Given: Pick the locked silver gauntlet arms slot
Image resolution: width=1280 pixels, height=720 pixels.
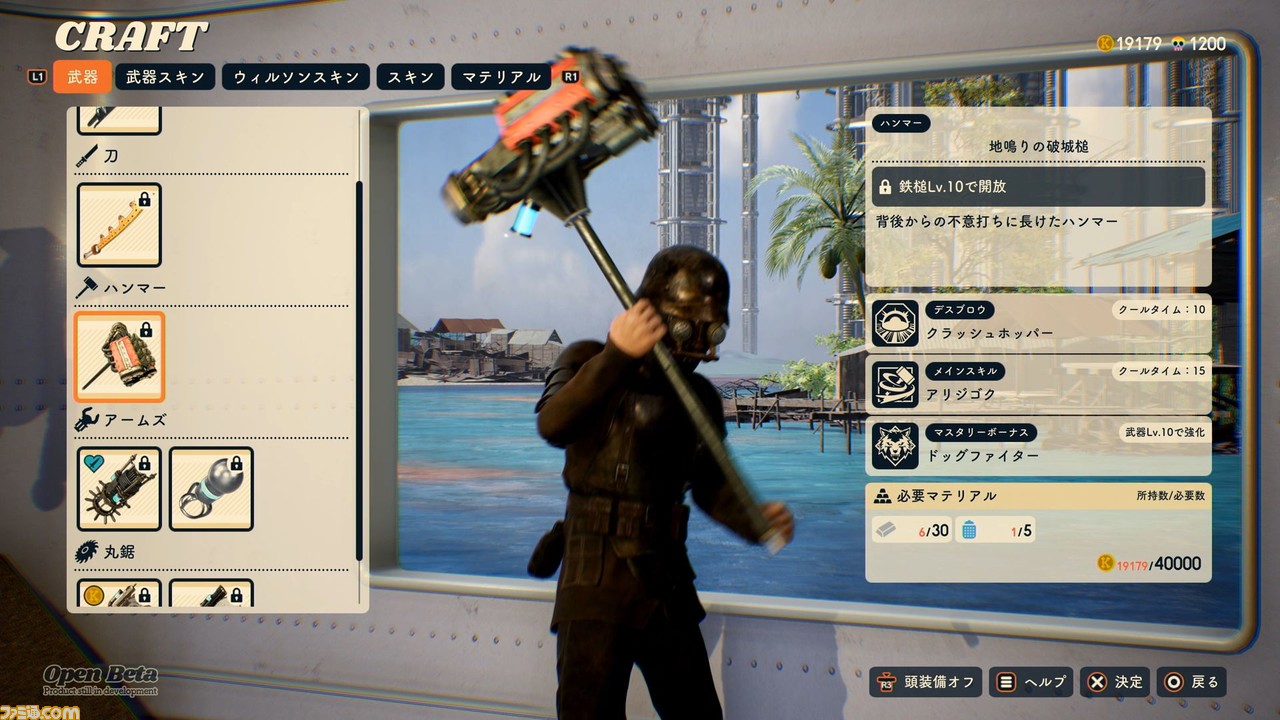Looking at the screenshot, I should click(x=211, y=489).
